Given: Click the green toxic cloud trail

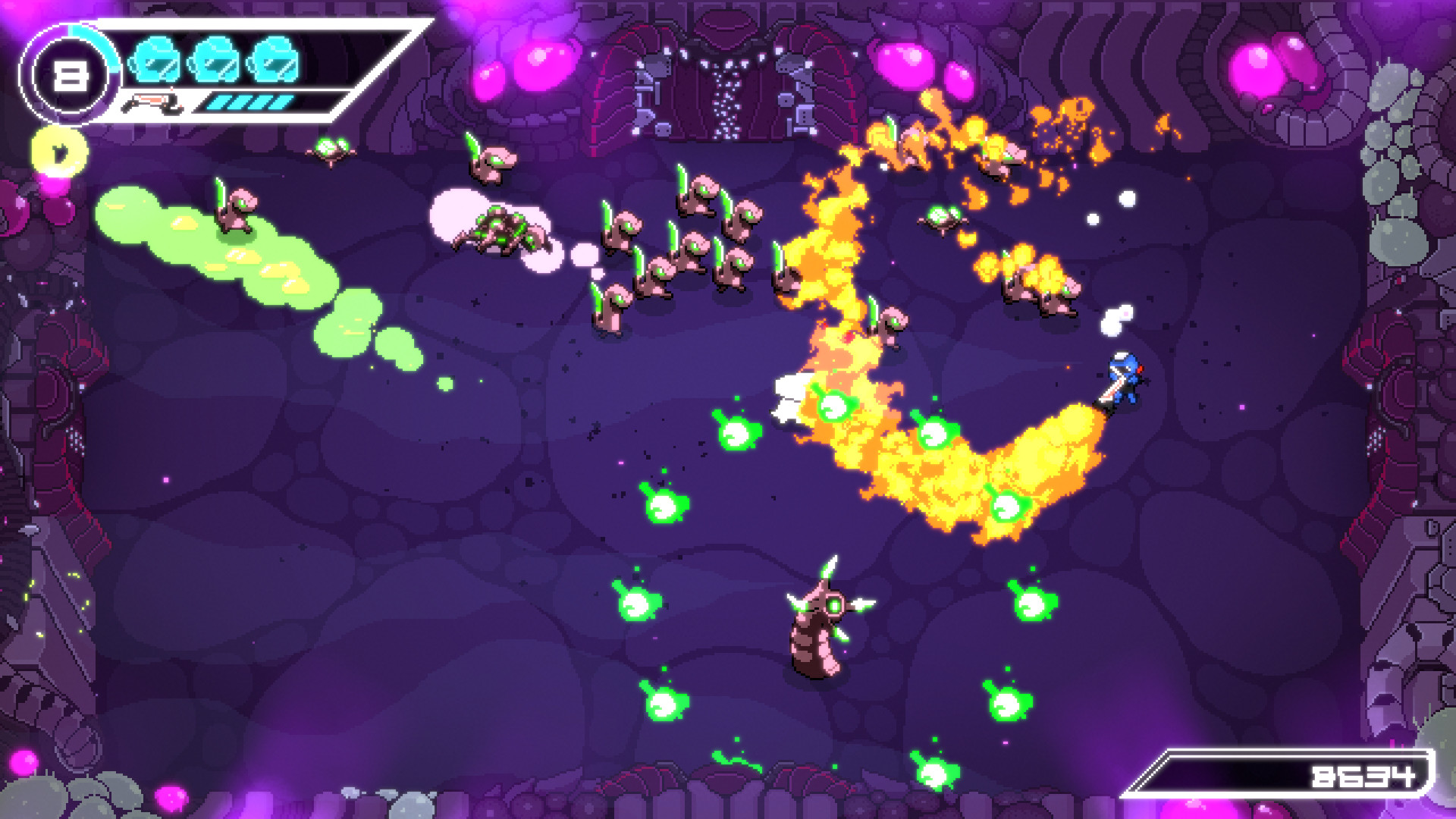Looking at the screenshot, I should 227,243.
